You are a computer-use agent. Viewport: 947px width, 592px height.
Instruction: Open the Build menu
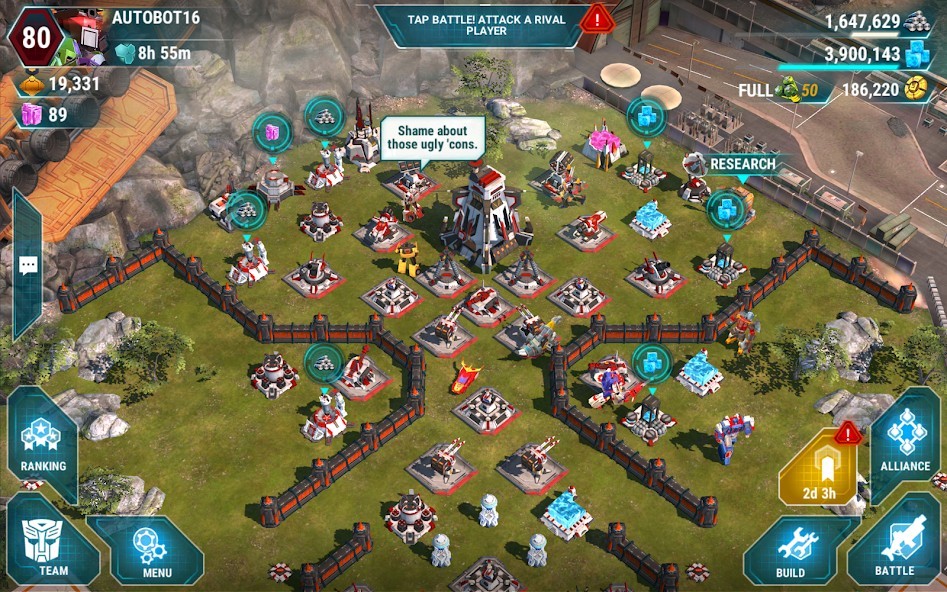click(790, 552)
